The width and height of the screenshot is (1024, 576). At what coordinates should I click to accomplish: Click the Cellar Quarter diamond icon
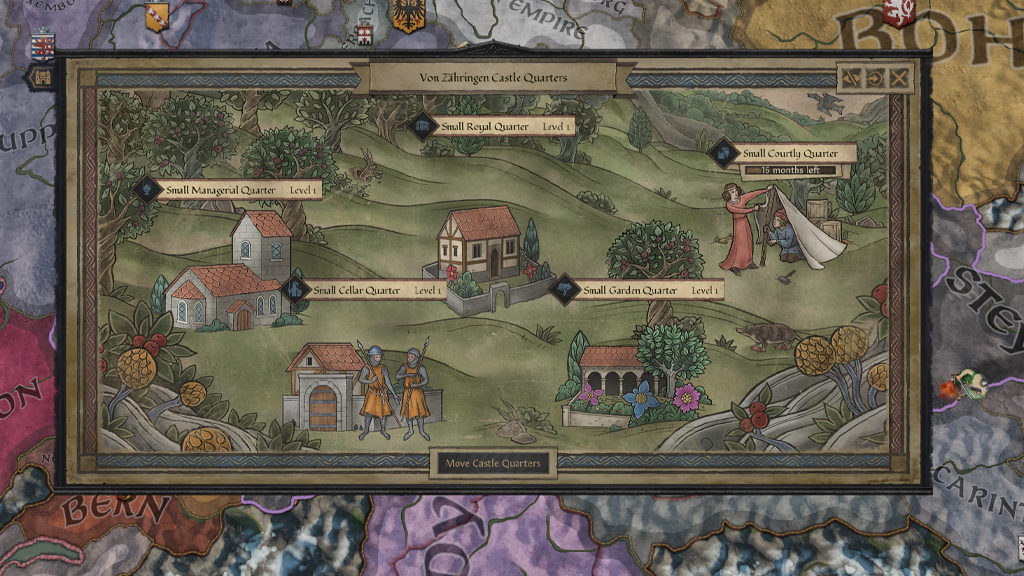coord(295,290)
